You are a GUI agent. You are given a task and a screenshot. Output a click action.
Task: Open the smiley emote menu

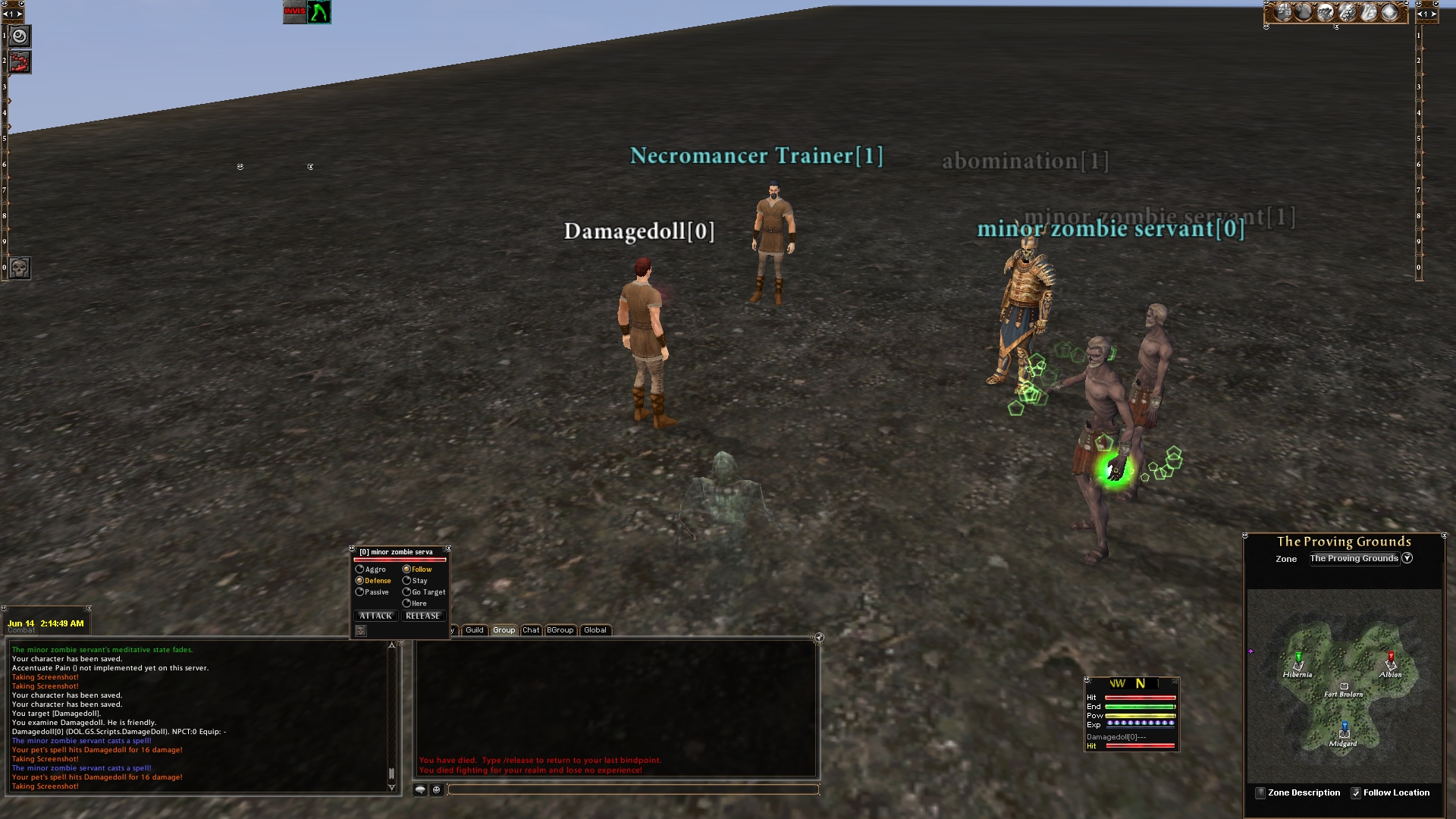coord(437,790)
